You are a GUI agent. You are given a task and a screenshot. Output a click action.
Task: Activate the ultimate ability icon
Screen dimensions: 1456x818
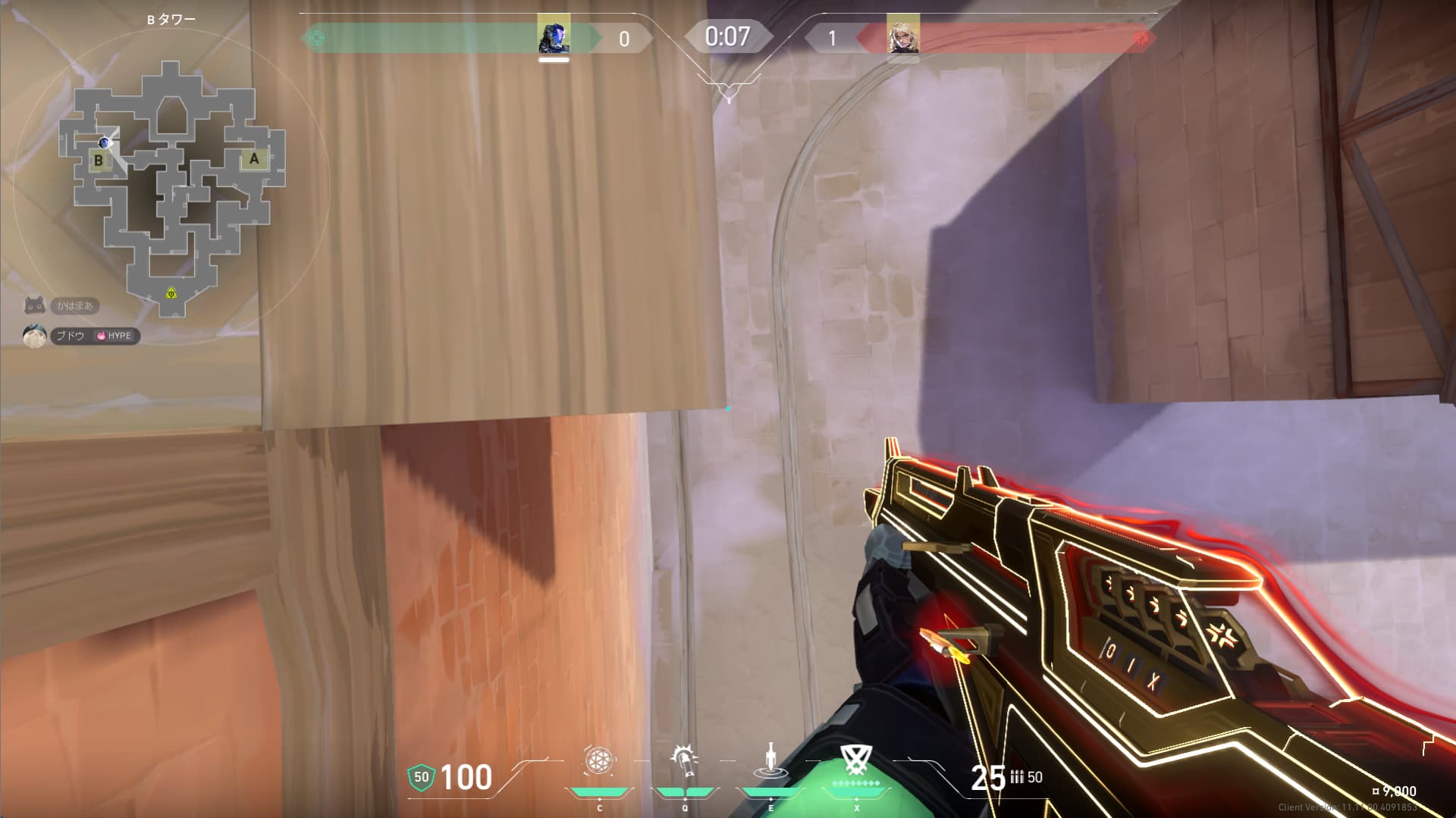(856, 760)
